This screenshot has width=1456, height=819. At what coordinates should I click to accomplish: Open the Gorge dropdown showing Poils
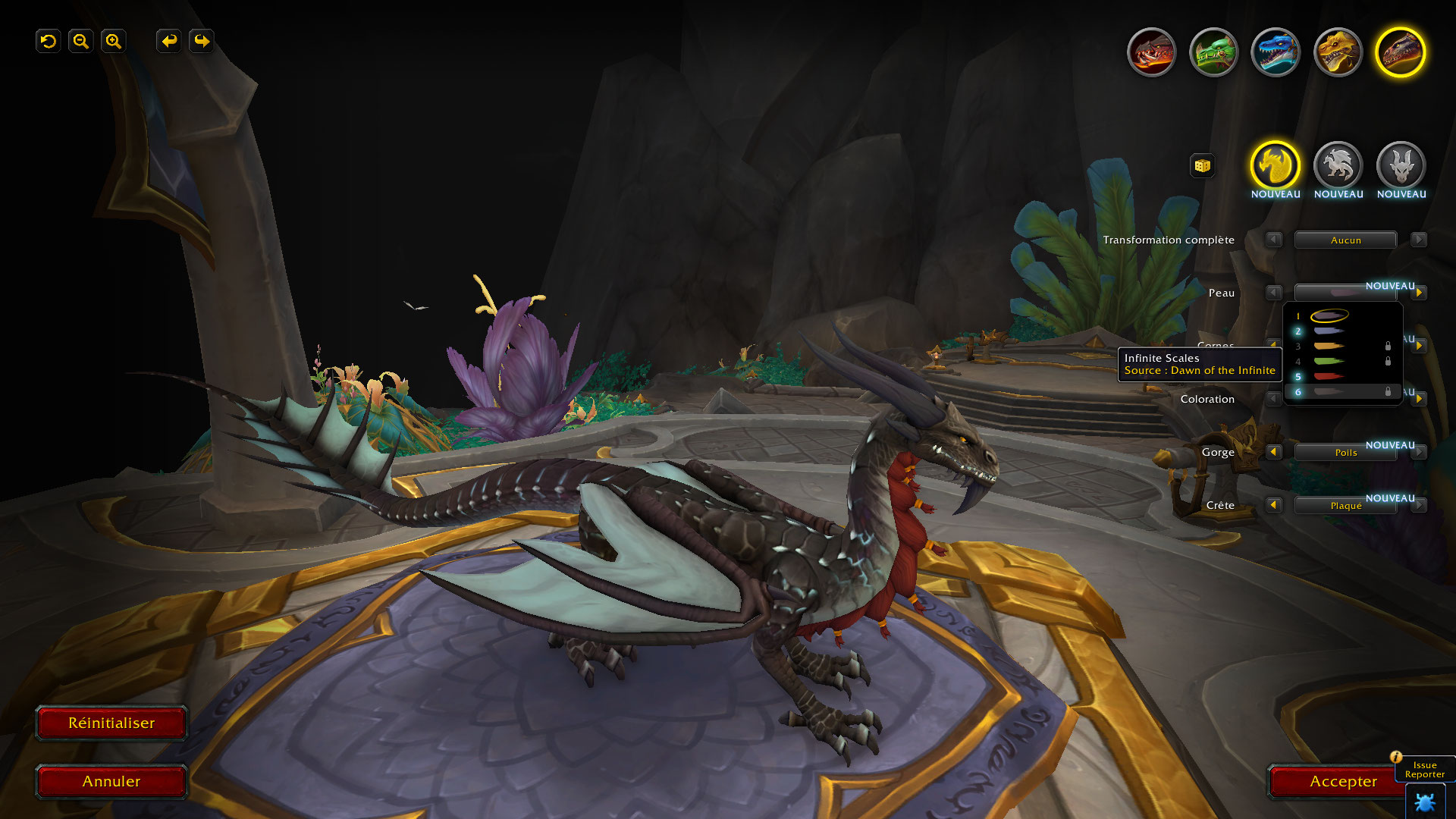pos(1345,453)
